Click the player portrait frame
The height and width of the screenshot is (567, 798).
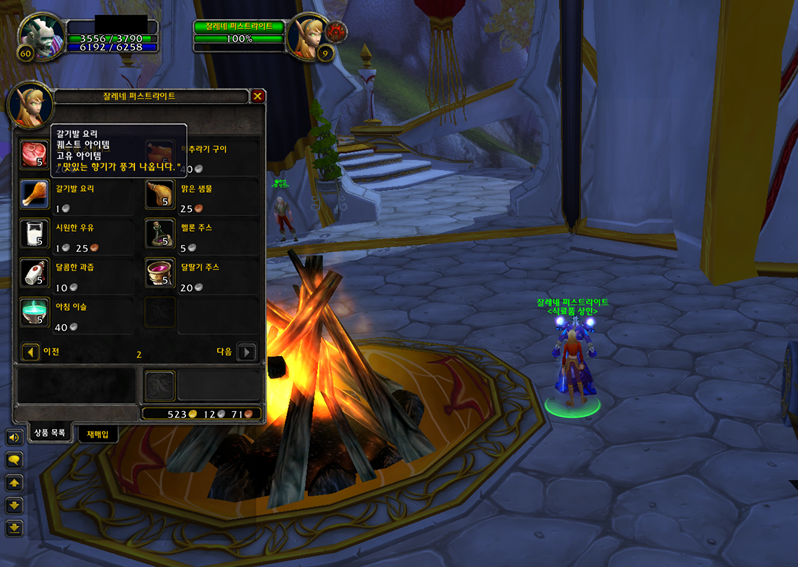coord(41,37)
